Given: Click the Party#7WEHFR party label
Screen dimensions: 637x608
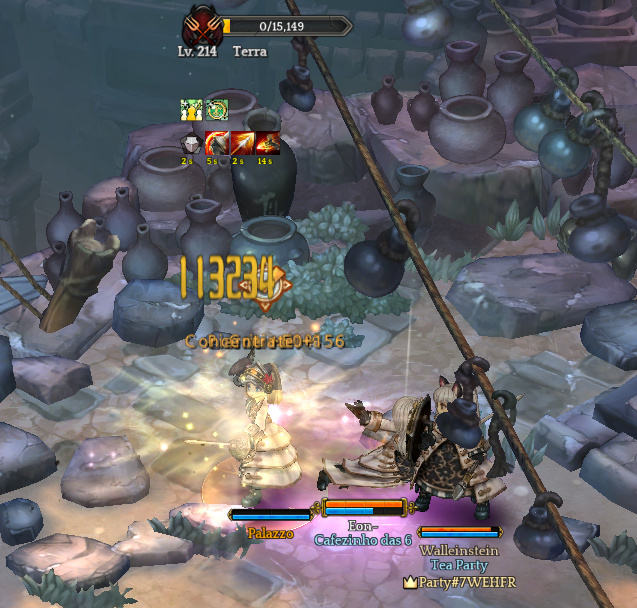Looking at the screenshot, I should click(x=460, y=581).
